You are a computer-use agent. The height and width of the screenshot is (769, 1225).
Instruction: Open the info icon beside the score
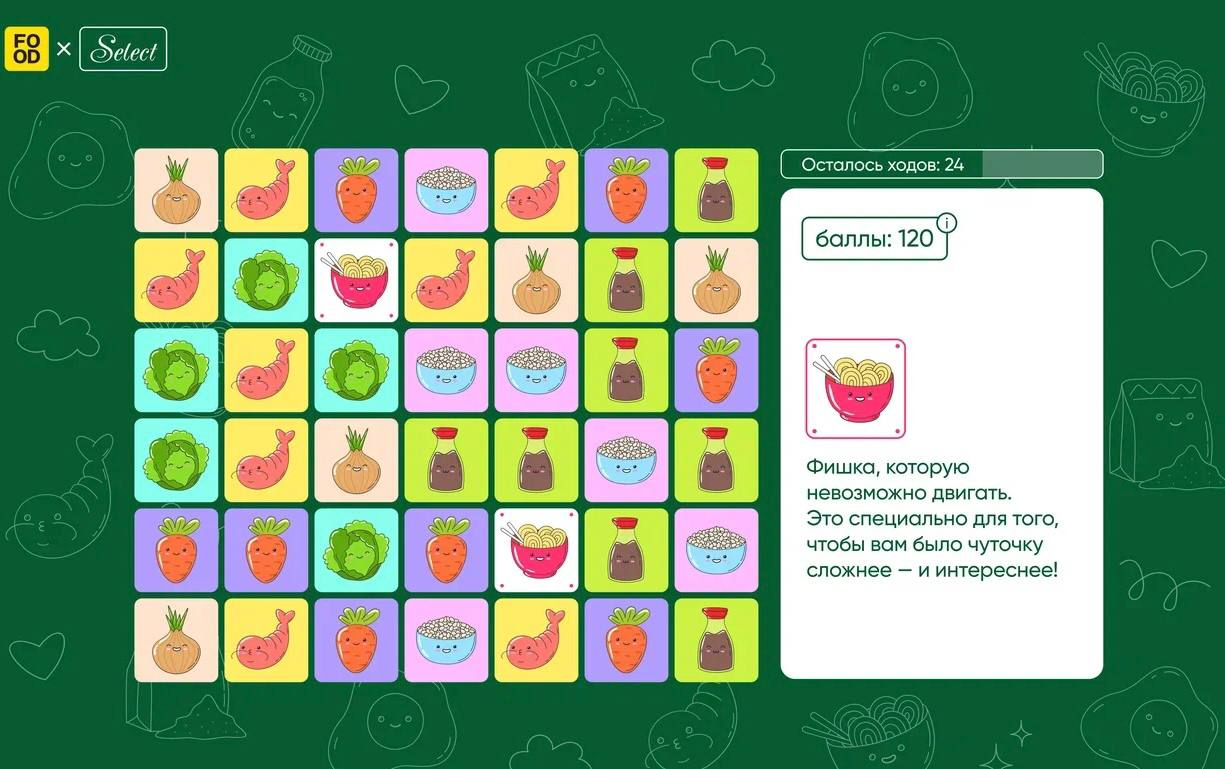[x=945, y=222]
